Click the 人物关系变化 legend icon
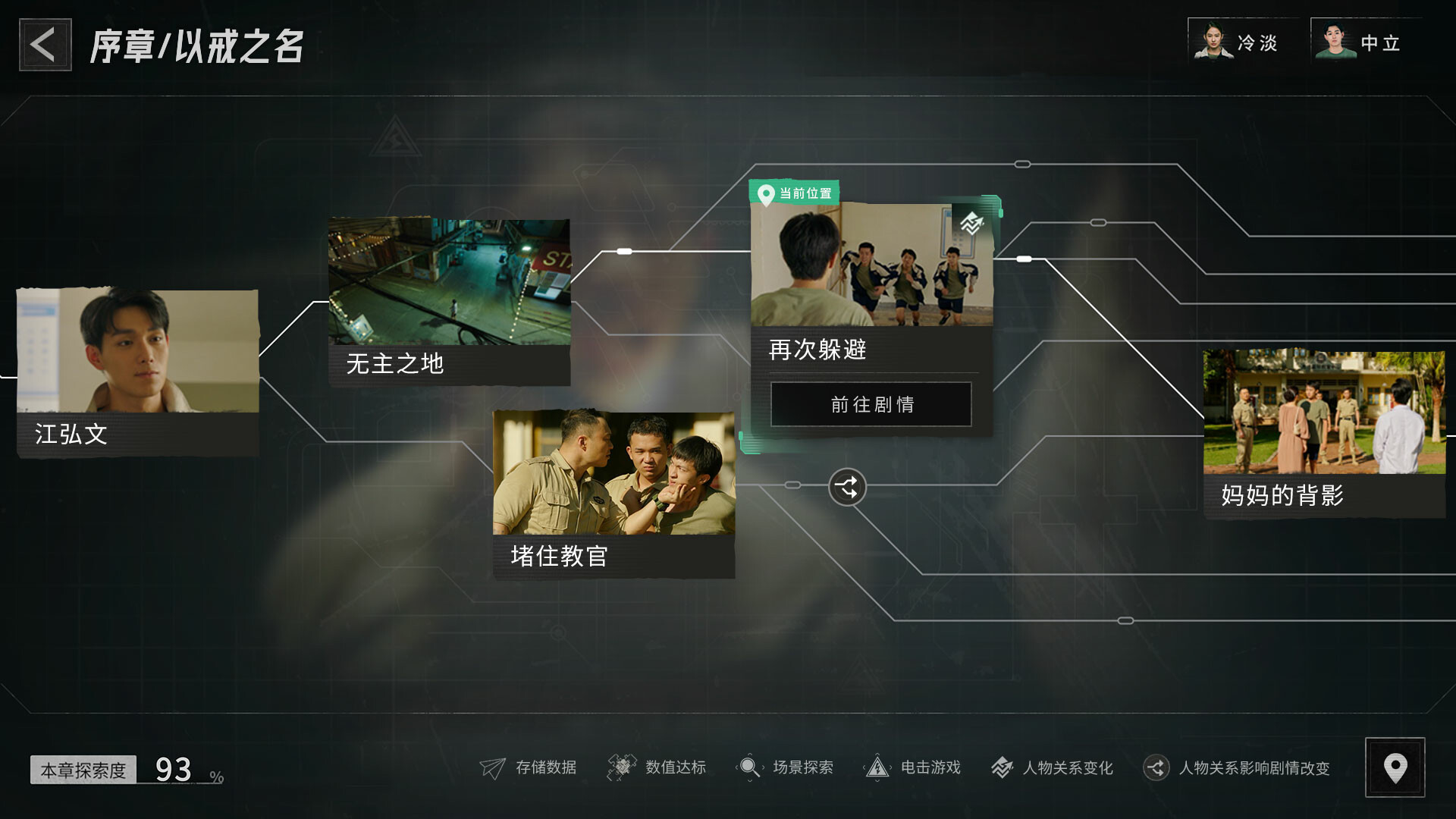Image resolution: width=1456 pixels, height=819 pixels. pos(1003,767)
